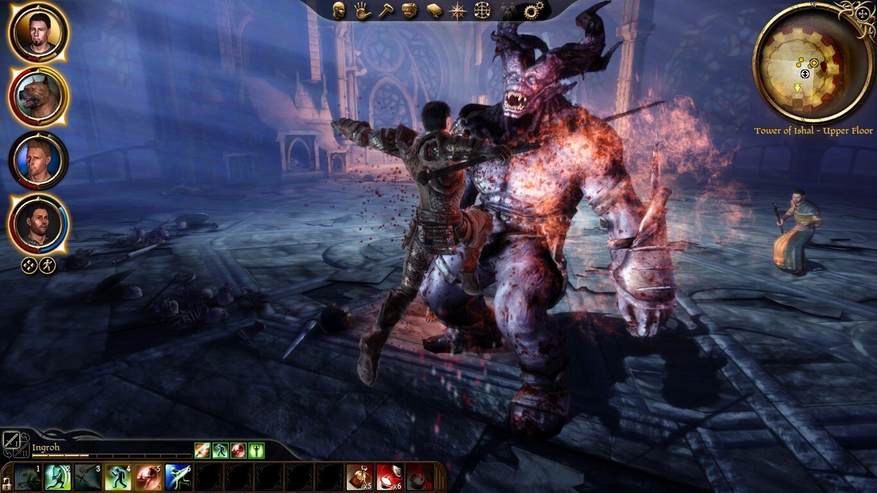This screenshot has height=493, width=877.
Task: Toggle the party hold position button
Action: click(29, 265)
